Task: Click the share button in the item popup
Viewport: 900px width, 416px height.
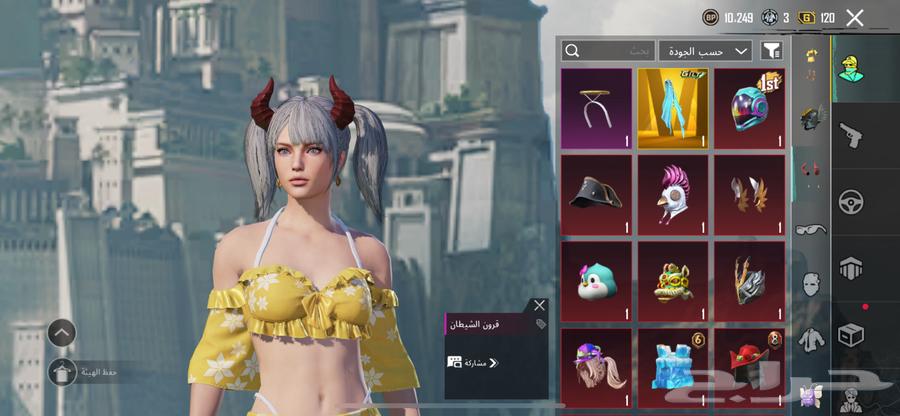Action: tap(474, 362)
